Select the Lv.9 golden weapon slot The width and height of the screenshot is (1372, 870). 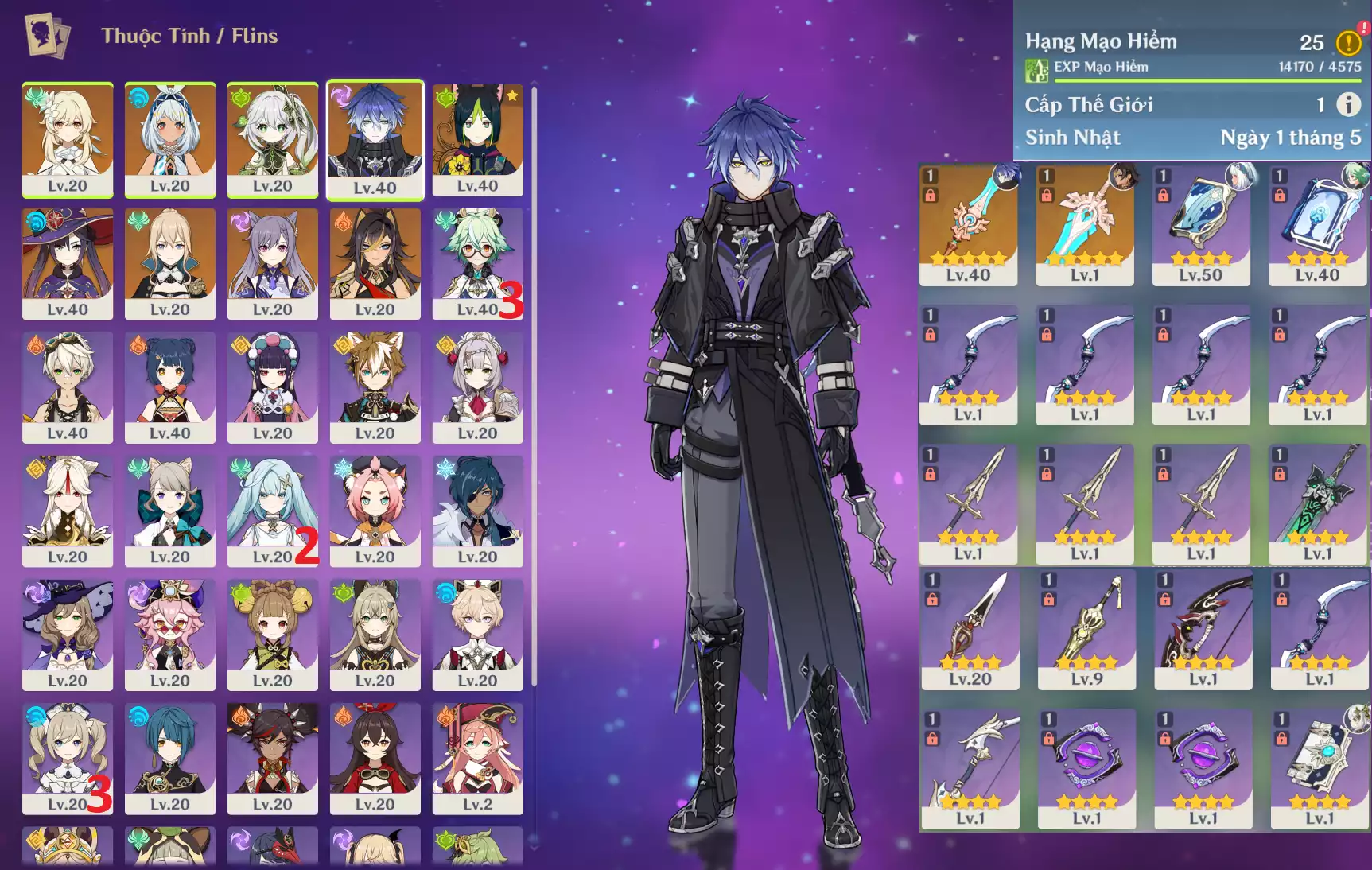click(x=1086, y=629)
